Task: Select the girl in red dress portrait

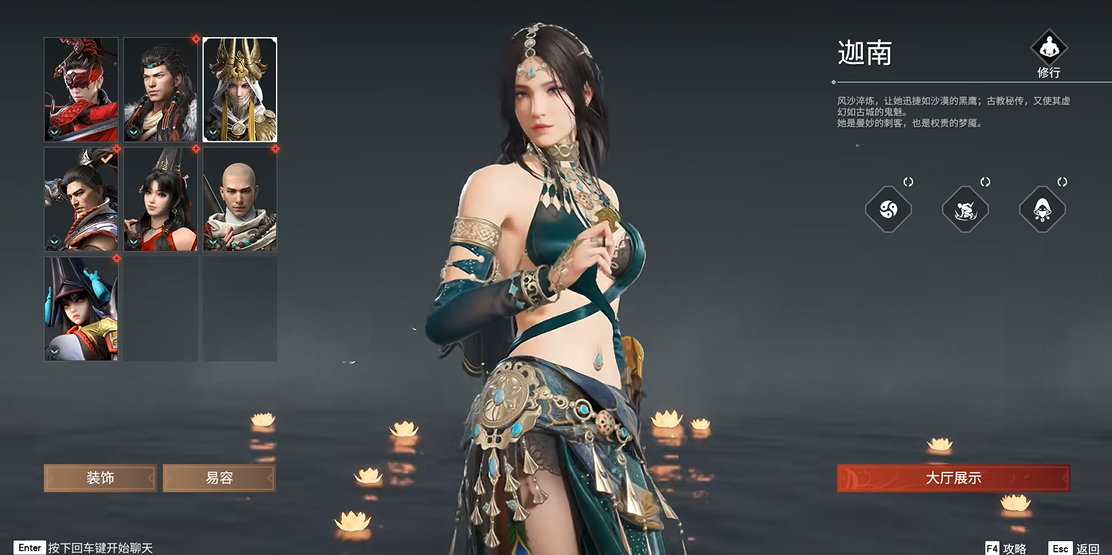Action: click(x=160, y=199)
